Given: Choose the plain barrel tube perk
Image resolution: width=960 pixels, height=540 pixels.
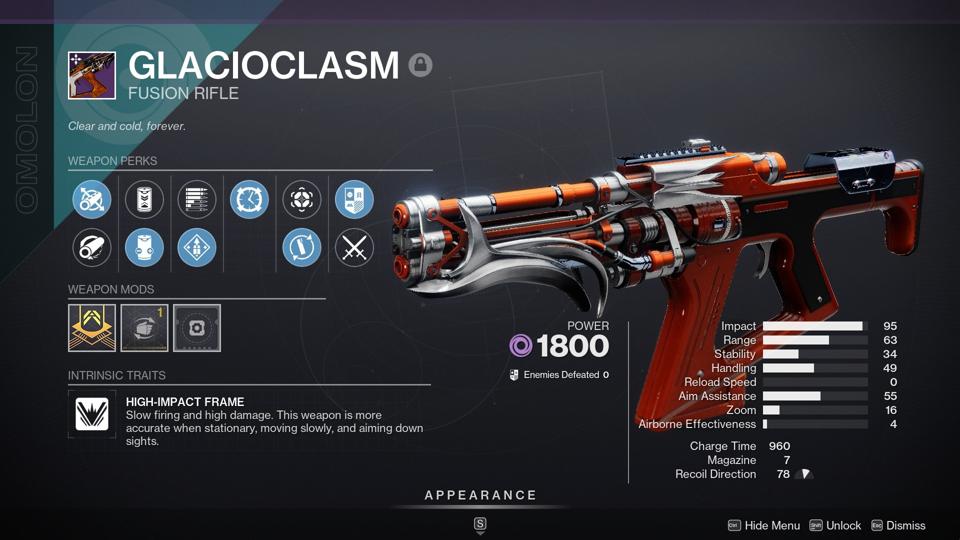Looking at the screenshot, I should click(92, 248).
